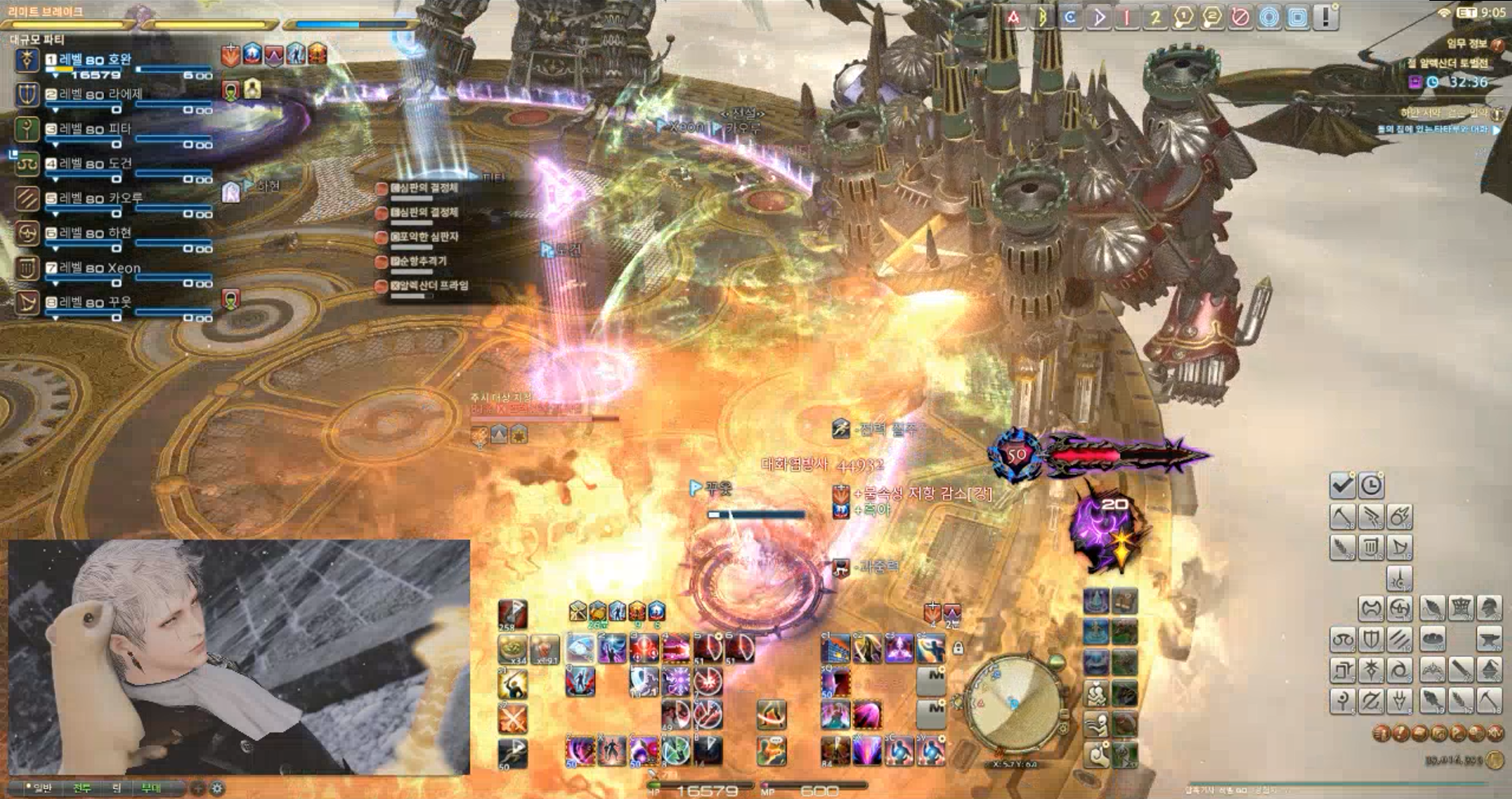The image size is (1512, 799).
Task: Click the checkmark icon above the job set icons
Action: pos(1342,485)
